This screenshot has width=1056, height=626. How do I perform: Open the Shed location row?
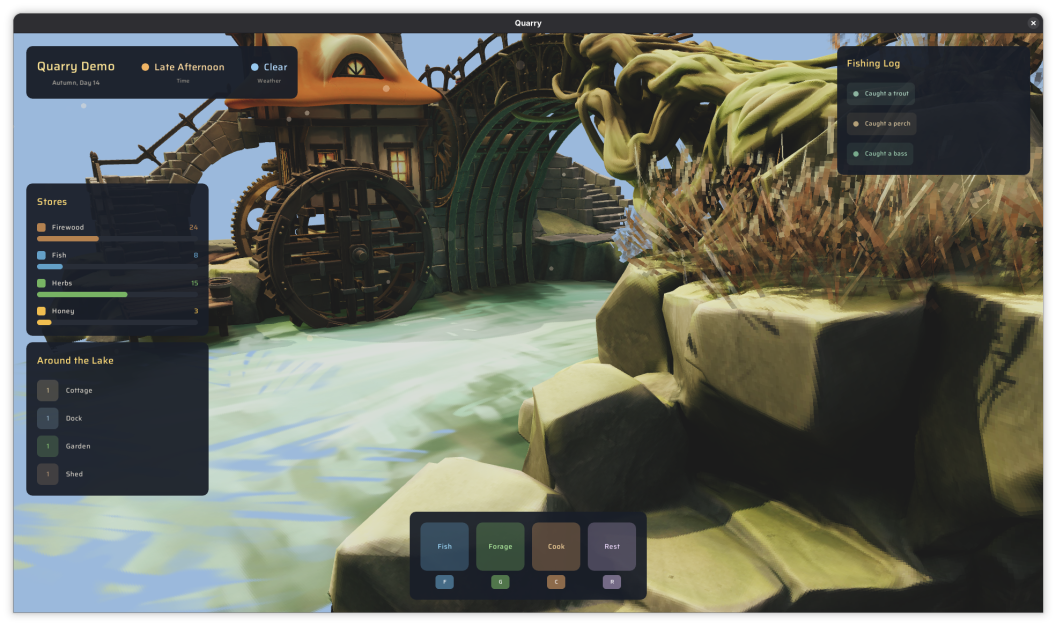[x=73, y=474]
